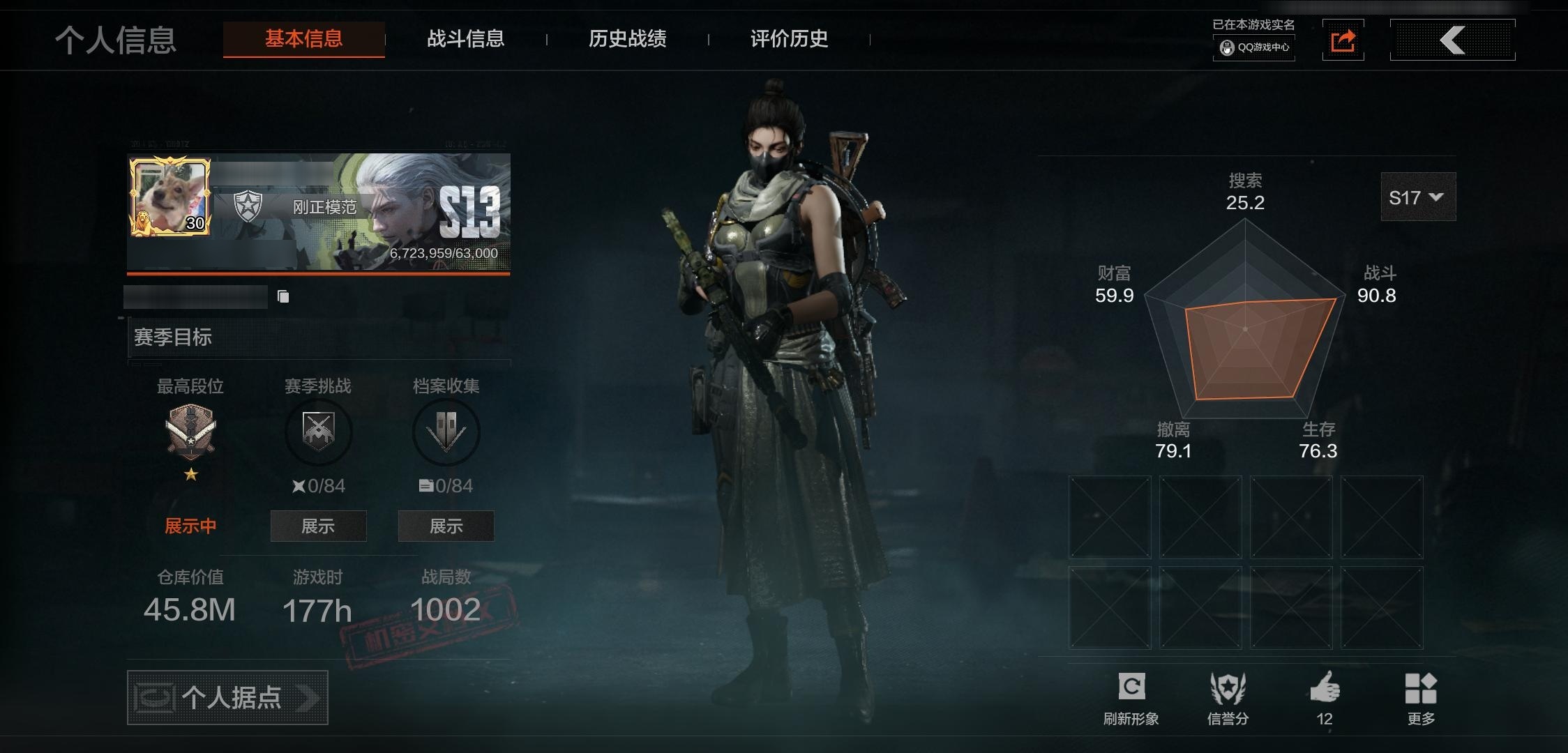The height and width of the screenshot is (753, 1568).
Task: Toggle 展示 for the season challenge
Action: [319, 526]
